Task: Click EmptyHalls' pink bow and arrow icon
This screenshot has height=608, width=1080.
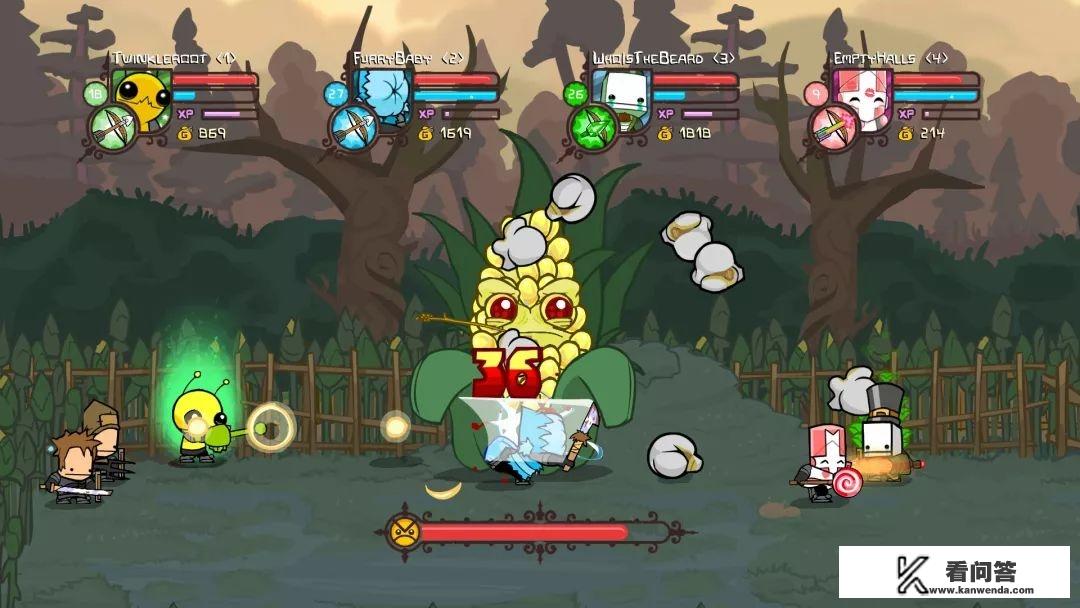Action: click(x=833, y=128)
